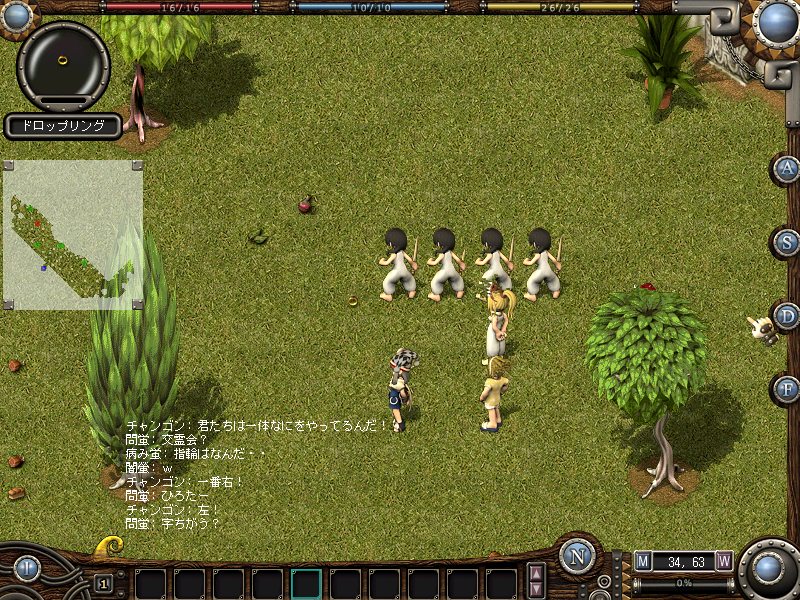
Task: Click the translucent island minimap
Action: (x=72, y=234)
